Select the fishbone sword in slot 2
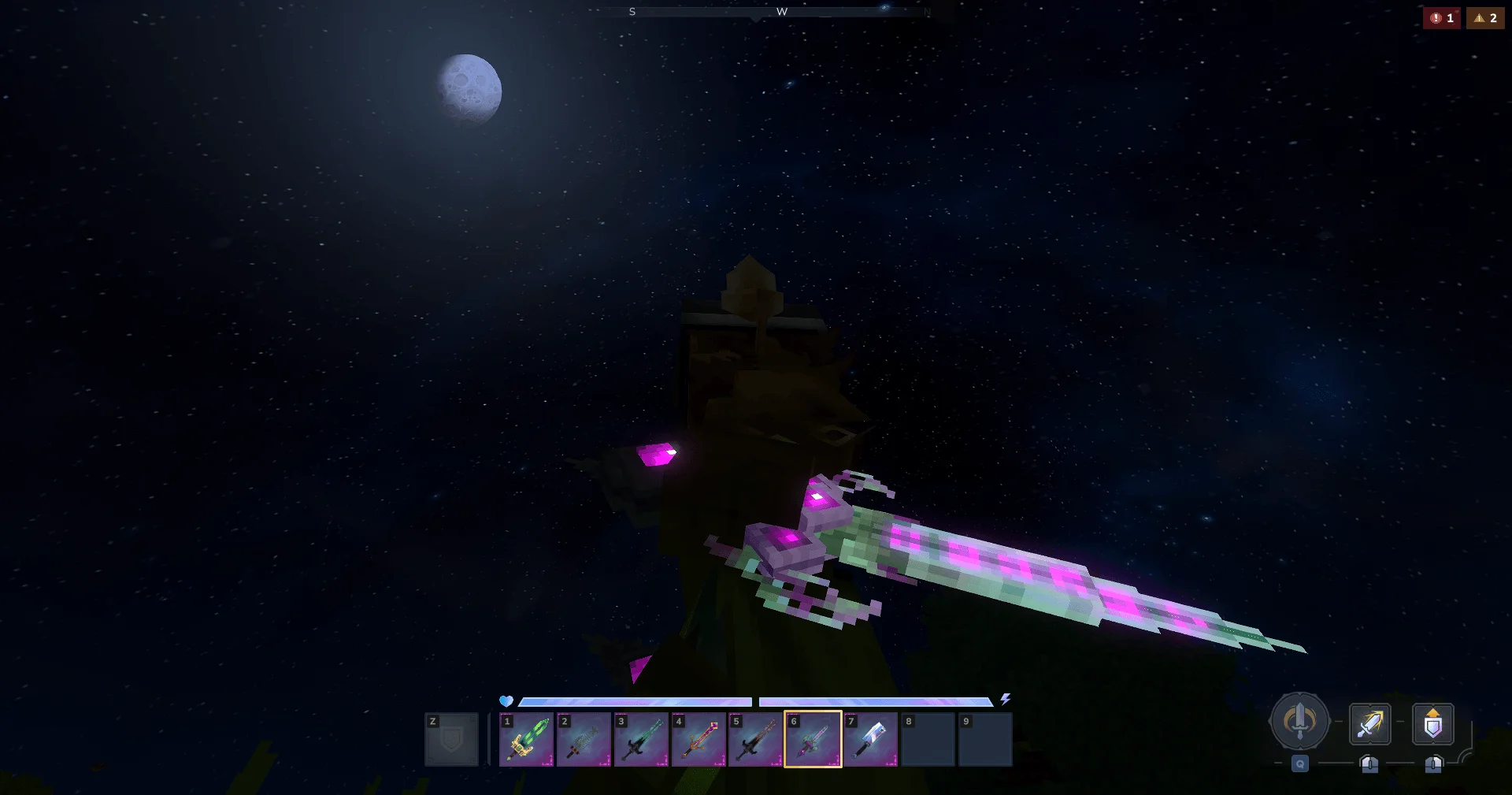 pyautogui.click(x=583, y=741)
